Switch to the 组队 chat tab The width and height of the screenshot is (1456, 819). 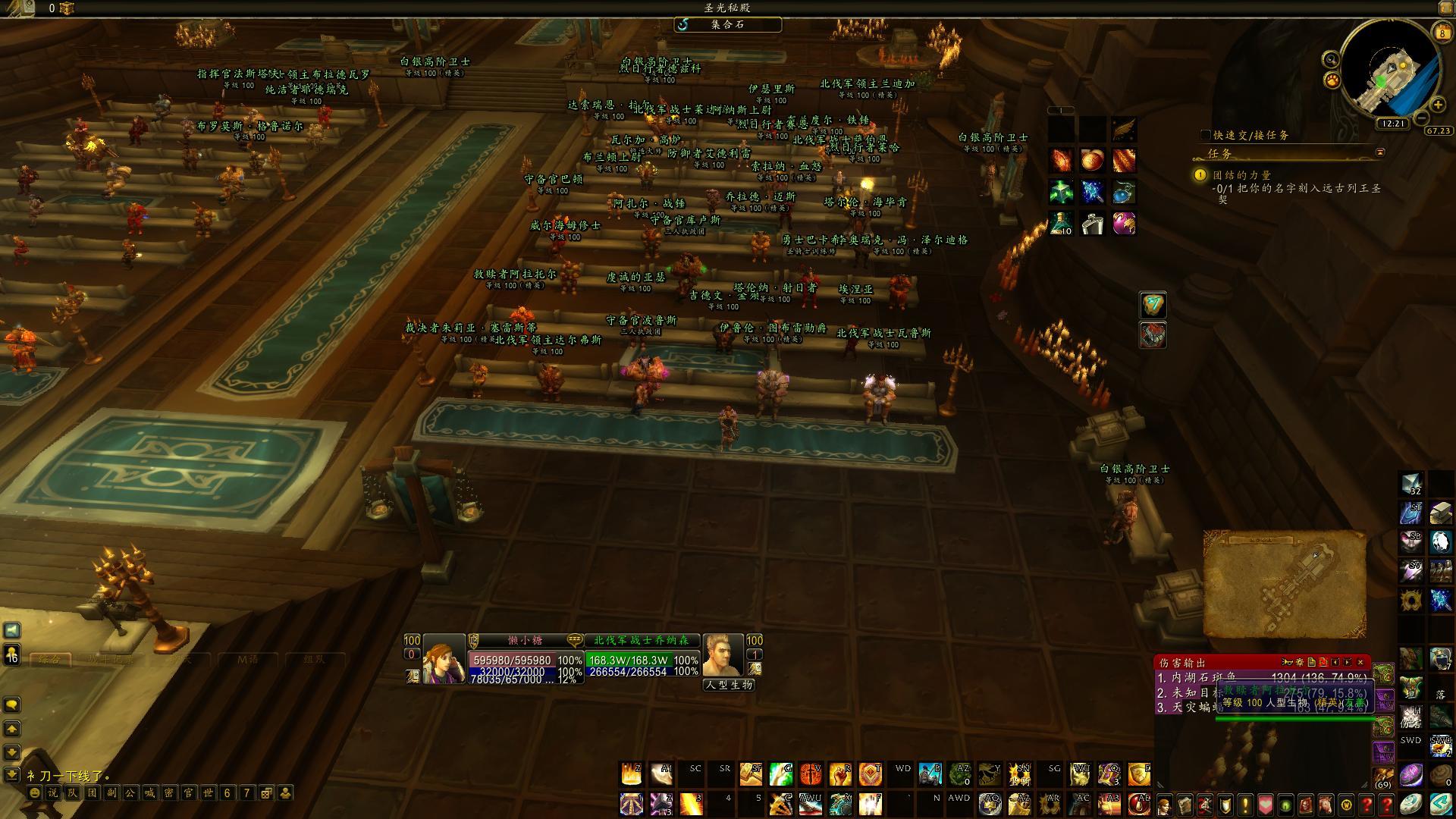click(x=313, y=660)
